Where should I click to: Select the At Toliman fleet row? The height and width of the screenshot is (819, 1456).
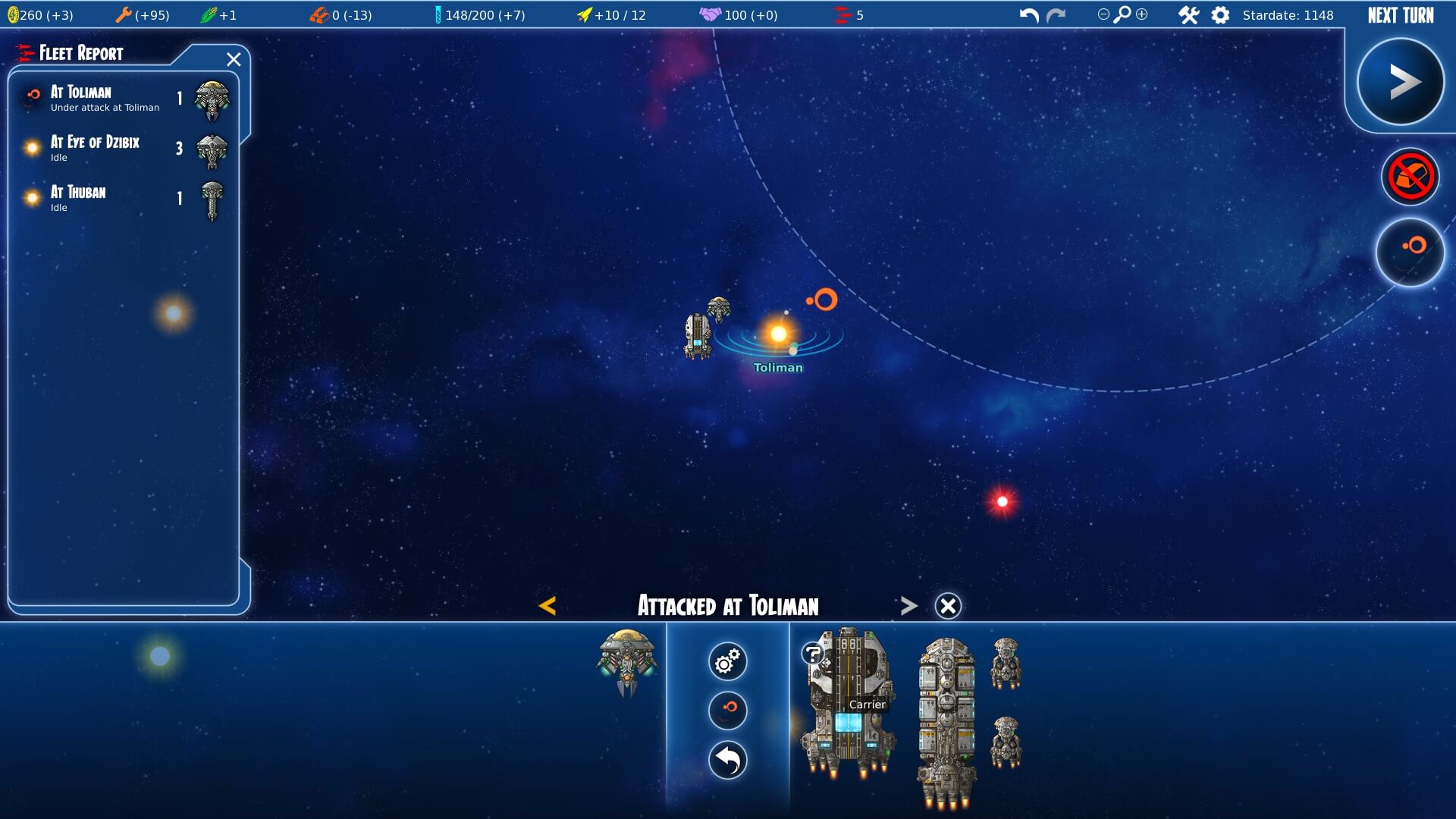121,99
